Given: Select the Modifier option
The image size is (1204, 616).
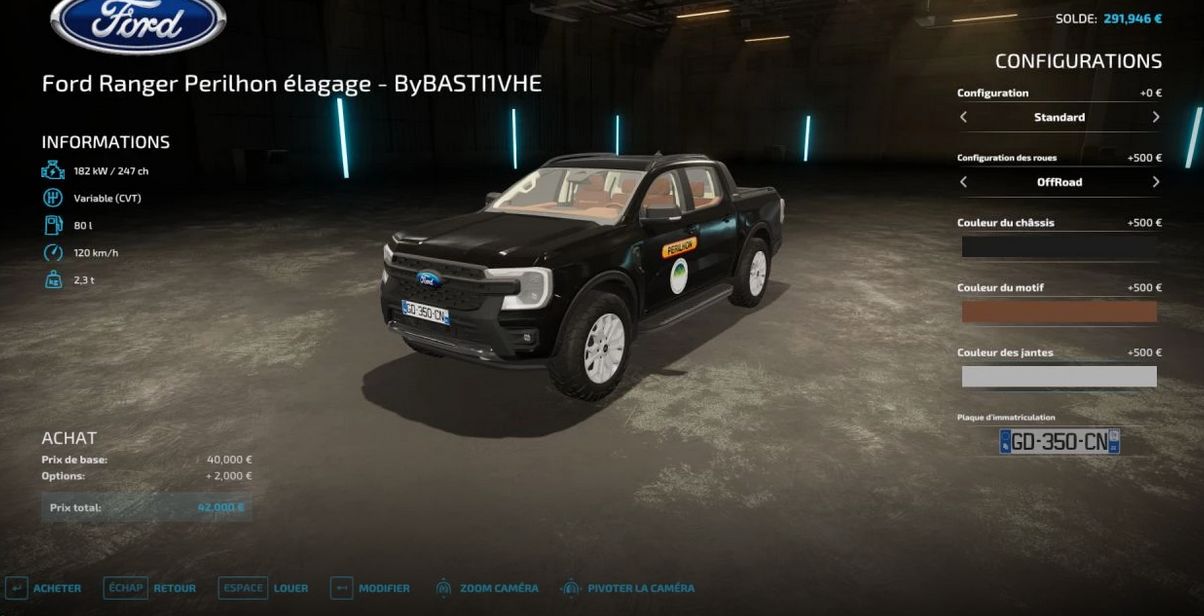Looking at the screenshot, I should coord(371,588).
